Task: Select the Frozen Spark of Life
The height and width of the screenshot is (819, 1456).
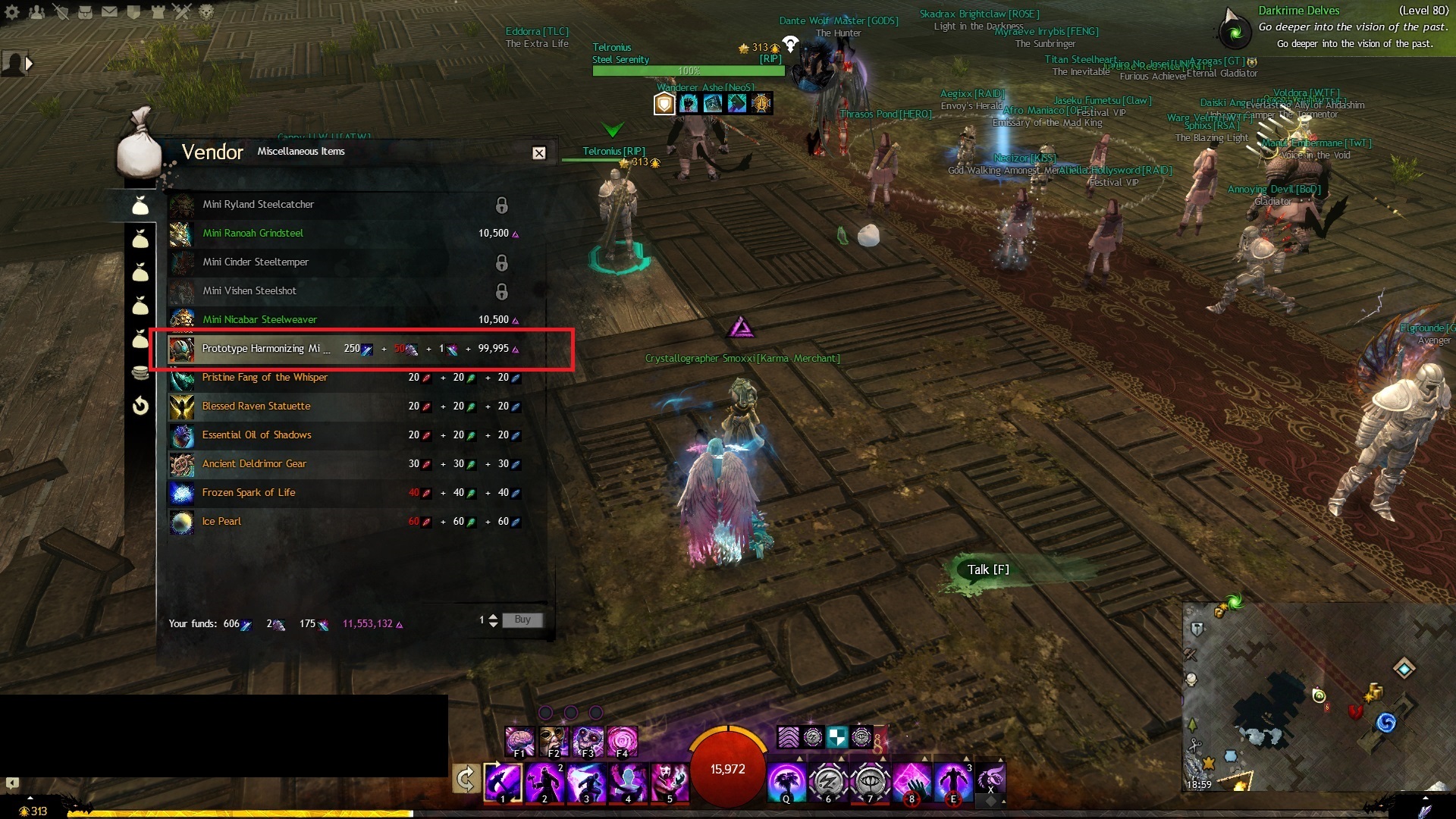Action: click(249, 493)
